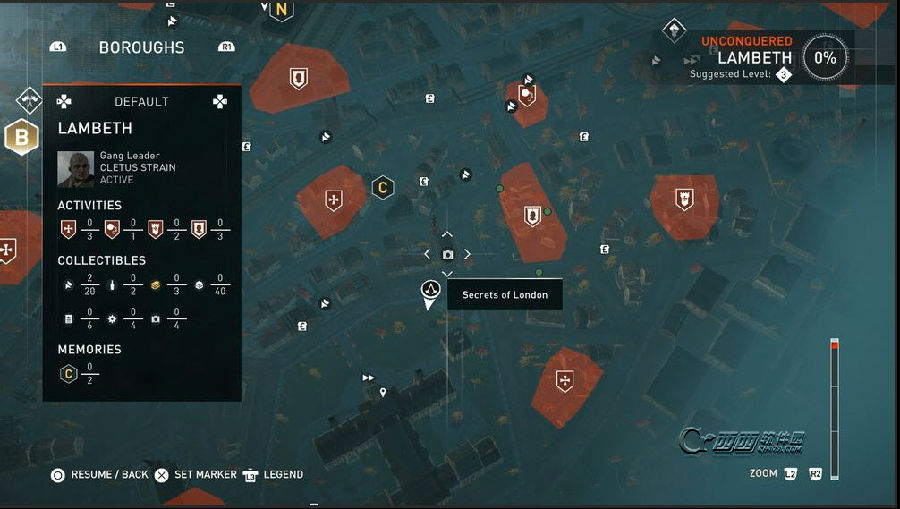The height and width of the screenshot is (509, 900).
Task: Select the yellow C memory marker on the map
Action: [381, 187]
